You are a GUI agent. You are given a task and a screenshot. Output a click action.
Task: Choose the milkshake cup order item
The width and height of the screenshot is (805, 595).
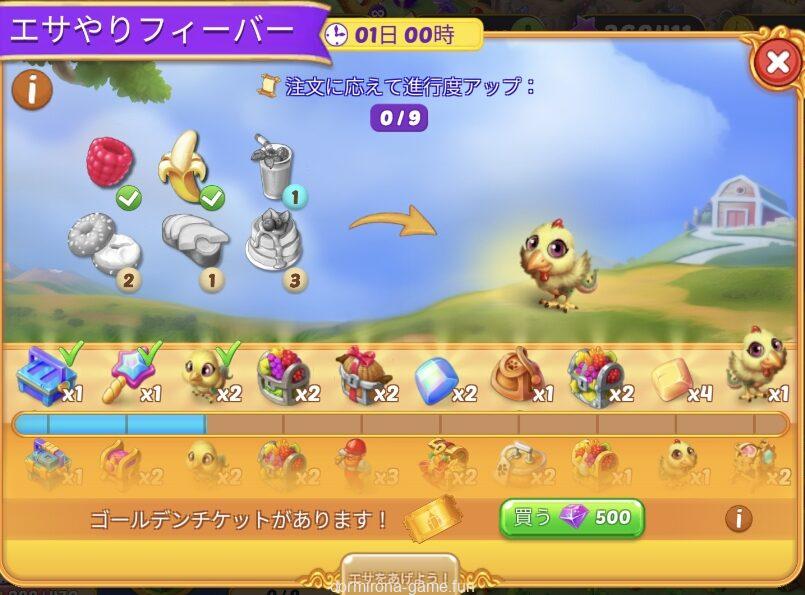pos(273,165)
